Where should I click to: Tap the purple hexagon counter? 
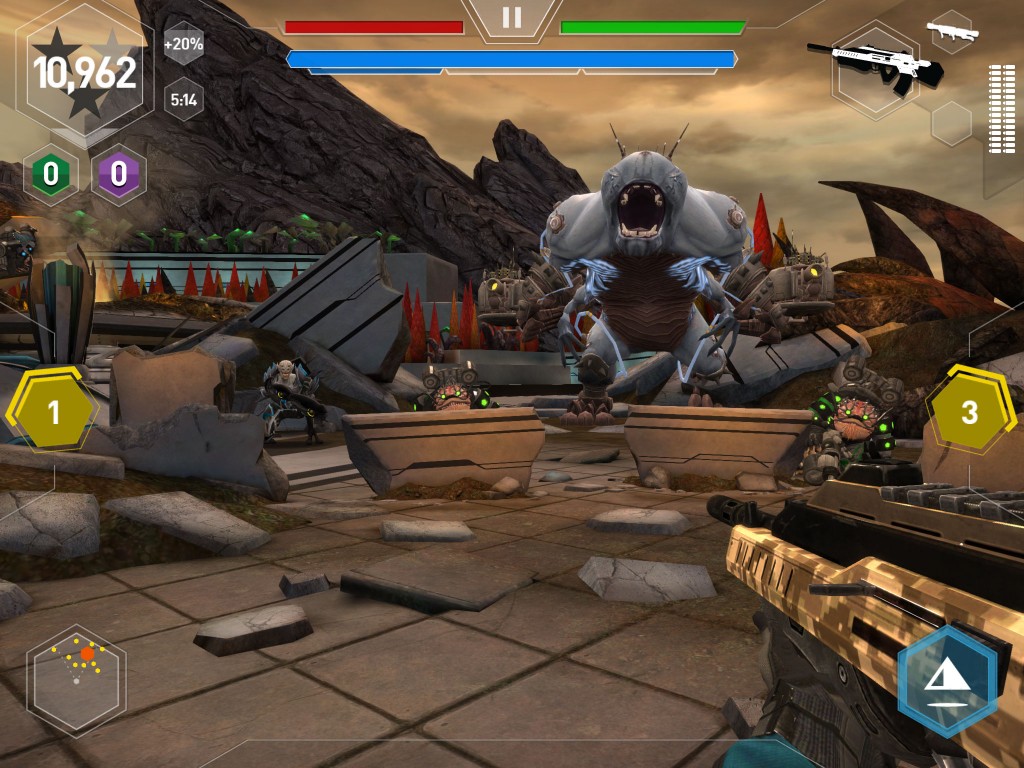tap(119, 175)
